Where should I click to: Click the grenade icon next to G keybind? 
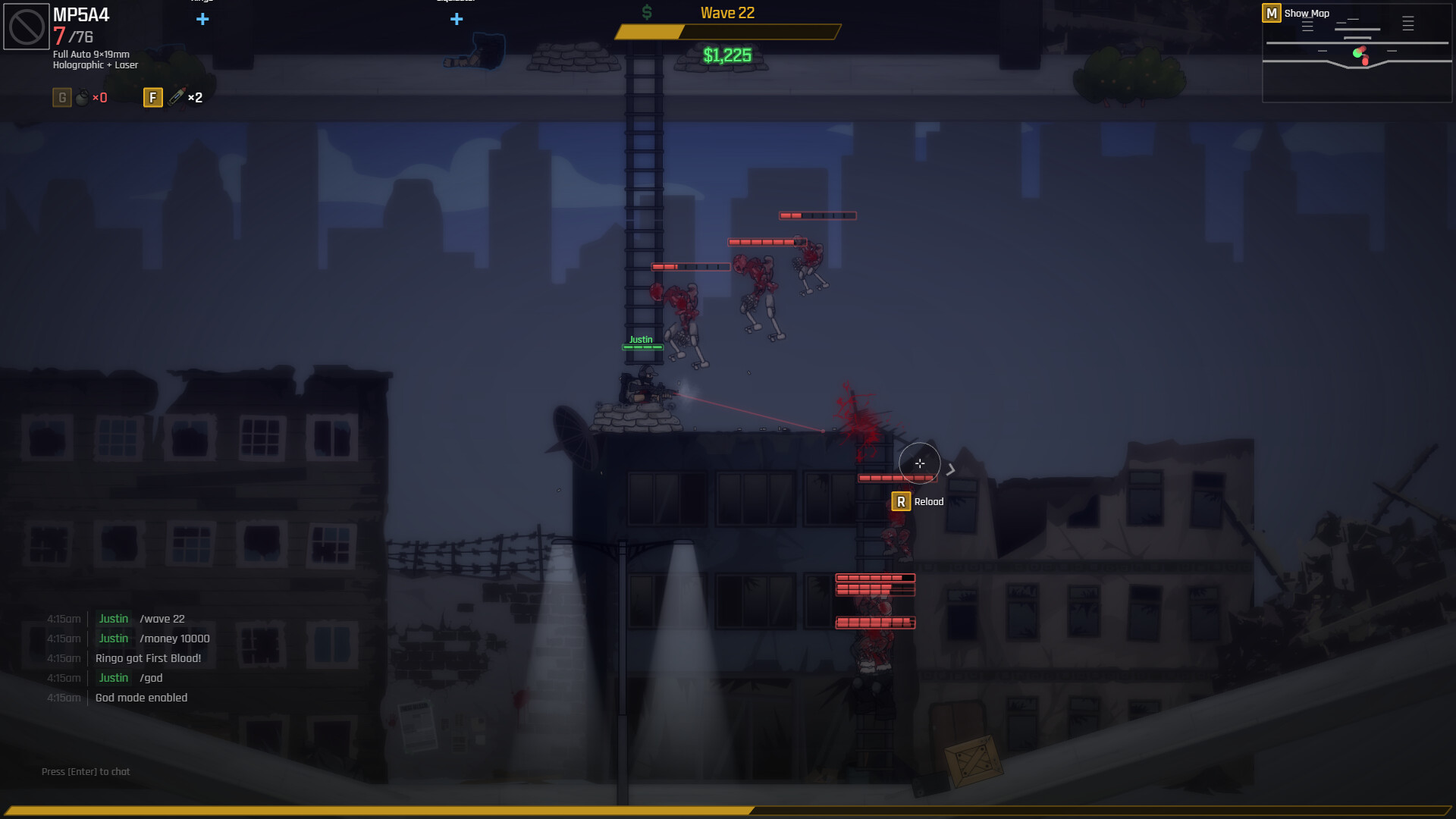click(x=82, y=97)
